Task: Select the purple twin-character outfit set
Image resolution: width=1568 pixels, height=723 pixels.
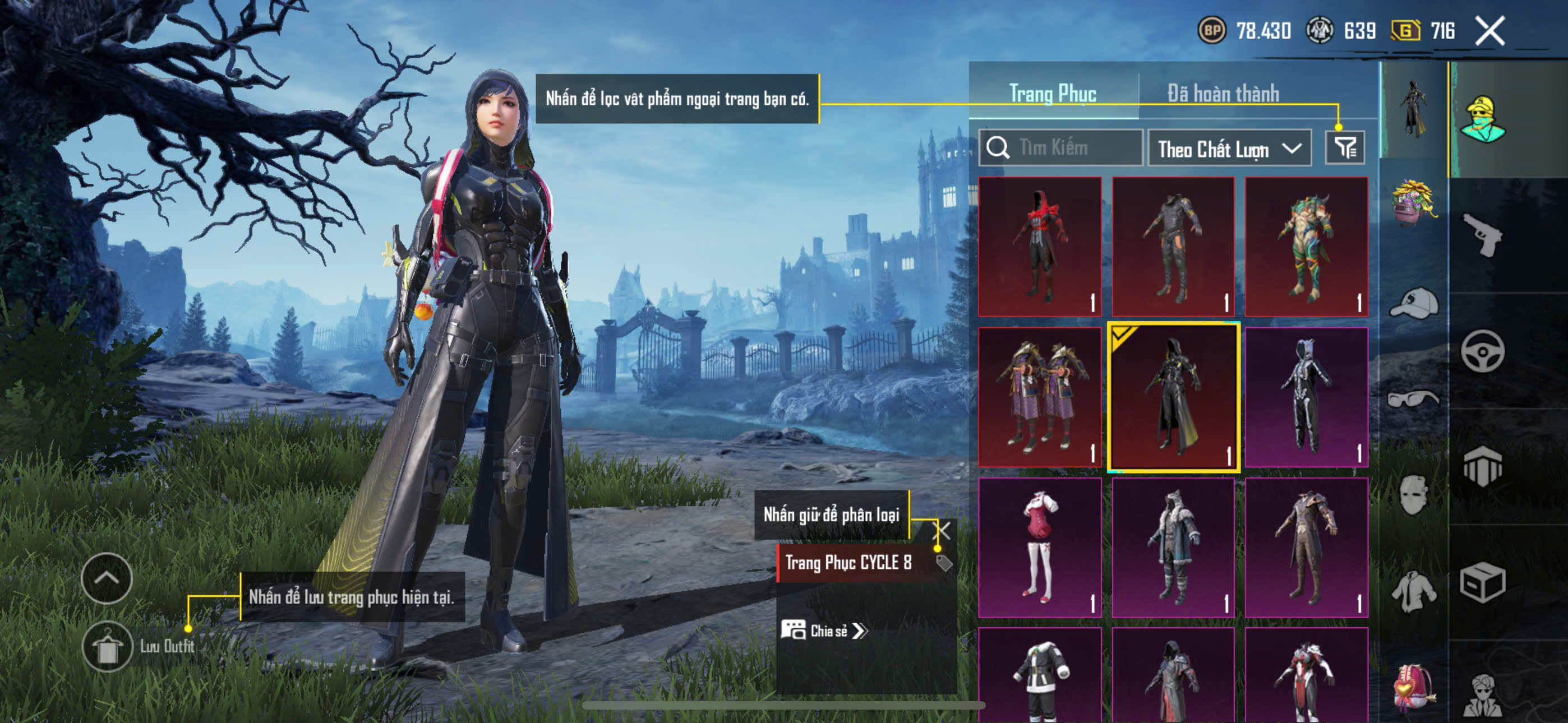Action: click(1040, 397)
